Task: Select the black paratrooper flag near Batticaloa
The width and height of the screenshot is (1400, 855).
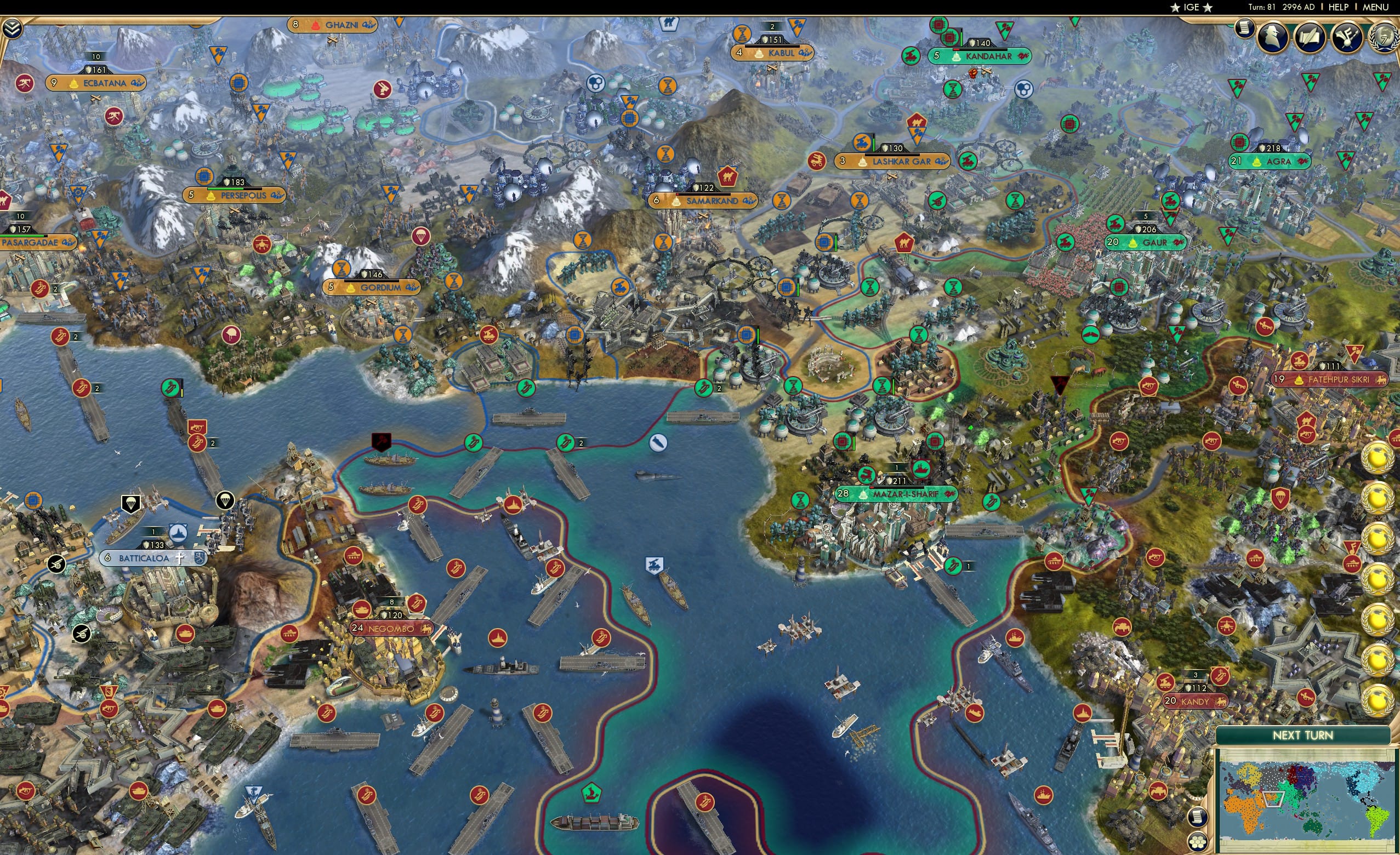Action: point(130,503)
